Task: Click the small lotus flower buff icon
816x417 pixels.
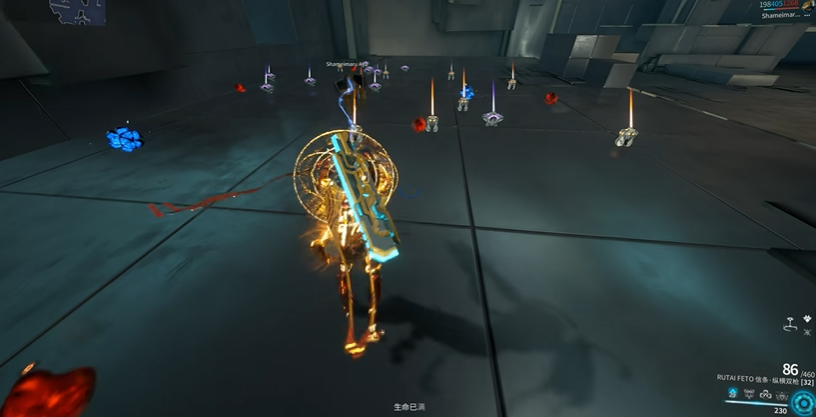Action: (806, 320)
